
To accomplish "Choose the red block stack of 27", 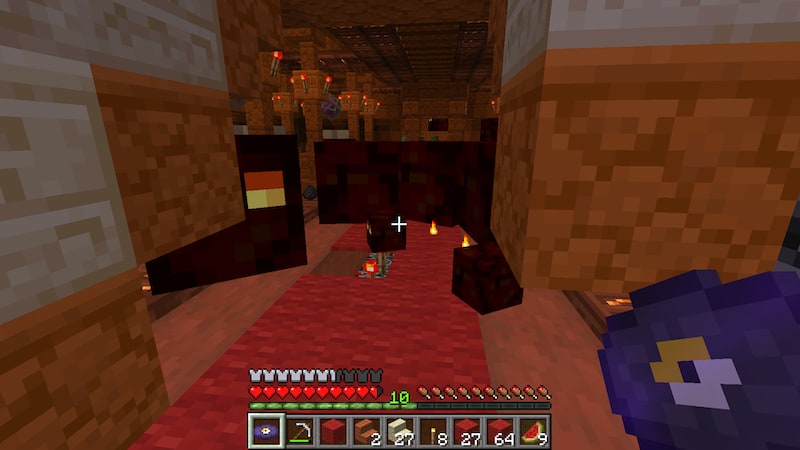I will coord(466,430).
